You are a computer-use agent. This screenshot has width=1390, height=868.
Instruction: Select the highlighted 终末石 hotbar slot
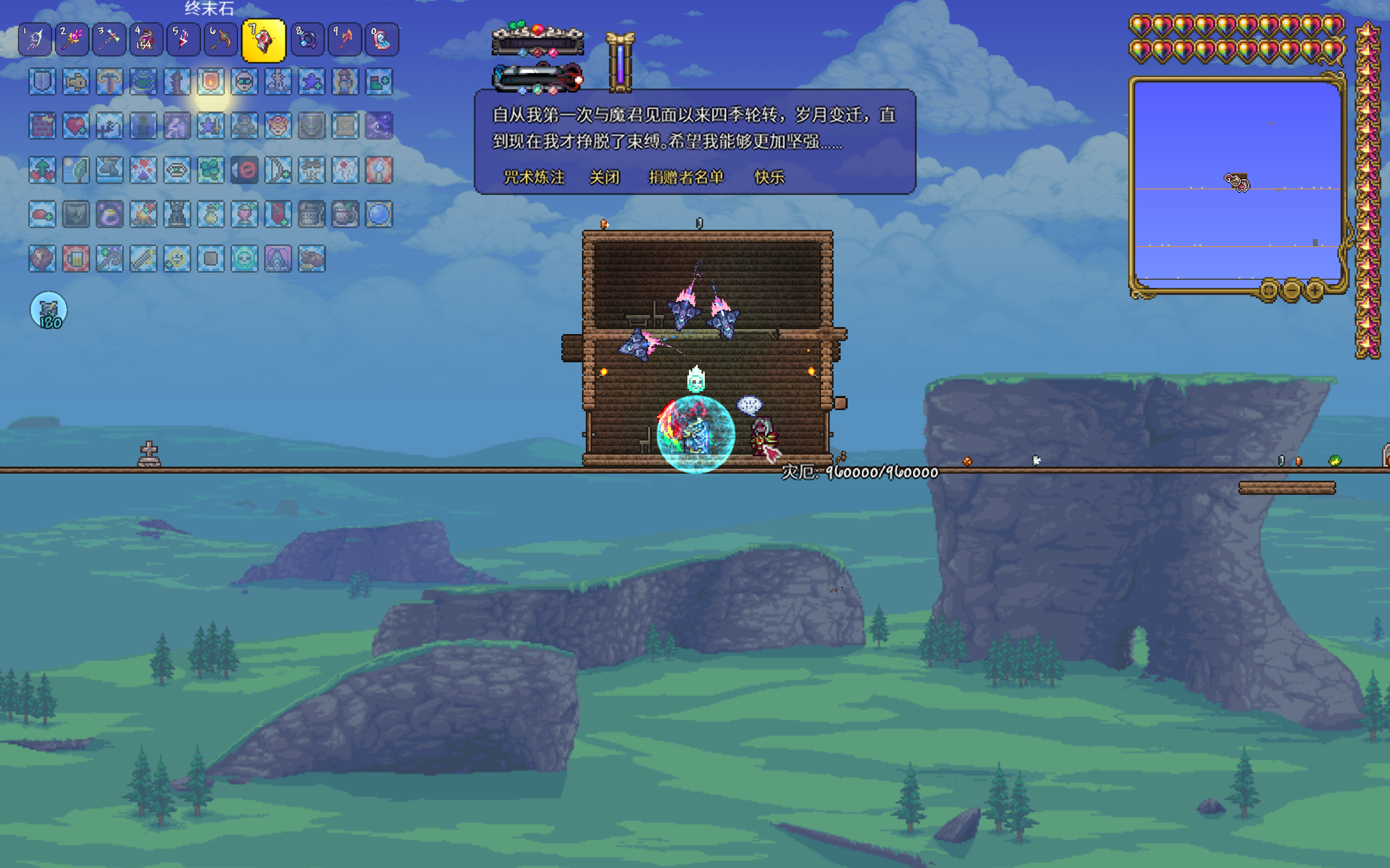click(264, 41)
